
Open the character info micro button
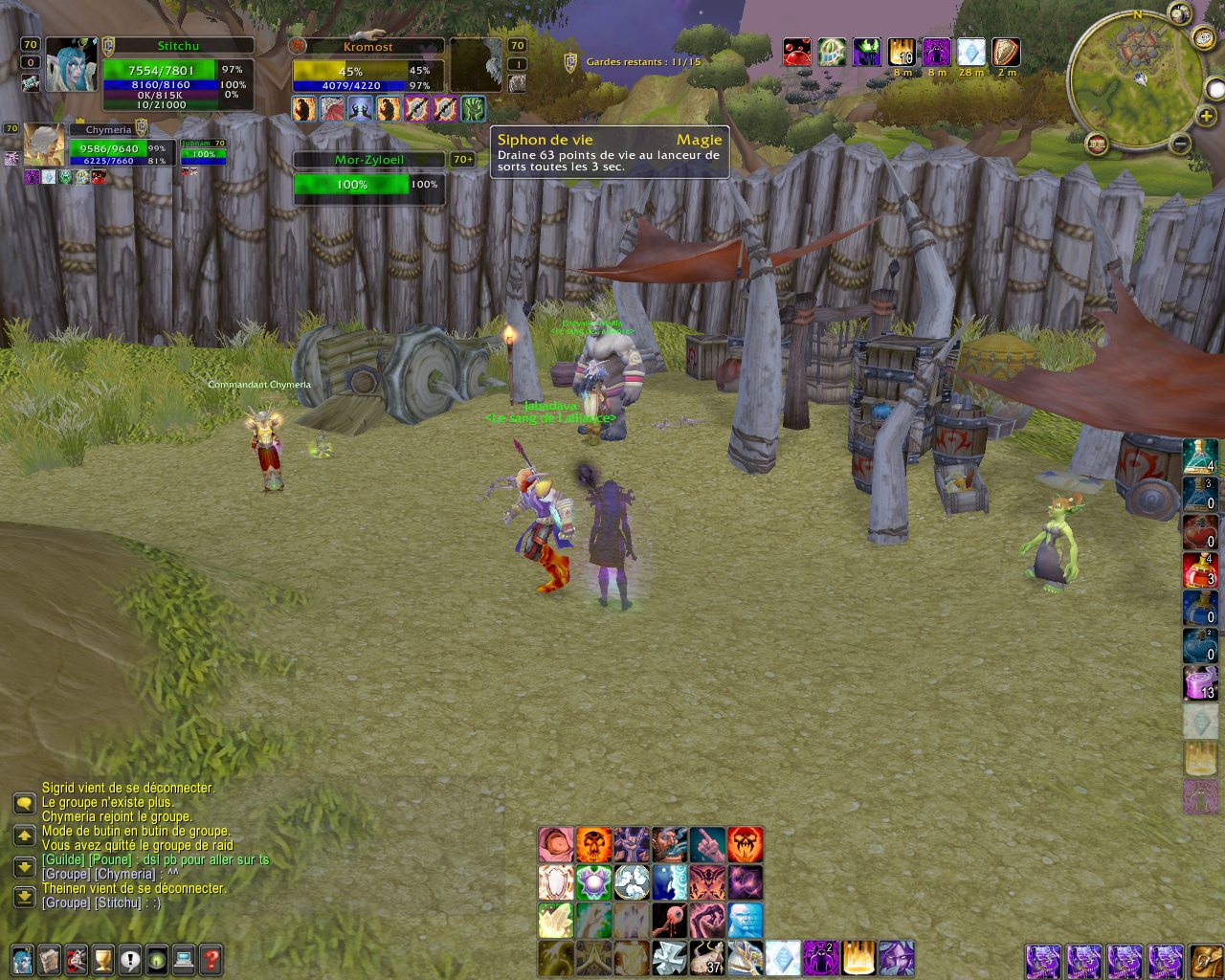coord(22,958)
